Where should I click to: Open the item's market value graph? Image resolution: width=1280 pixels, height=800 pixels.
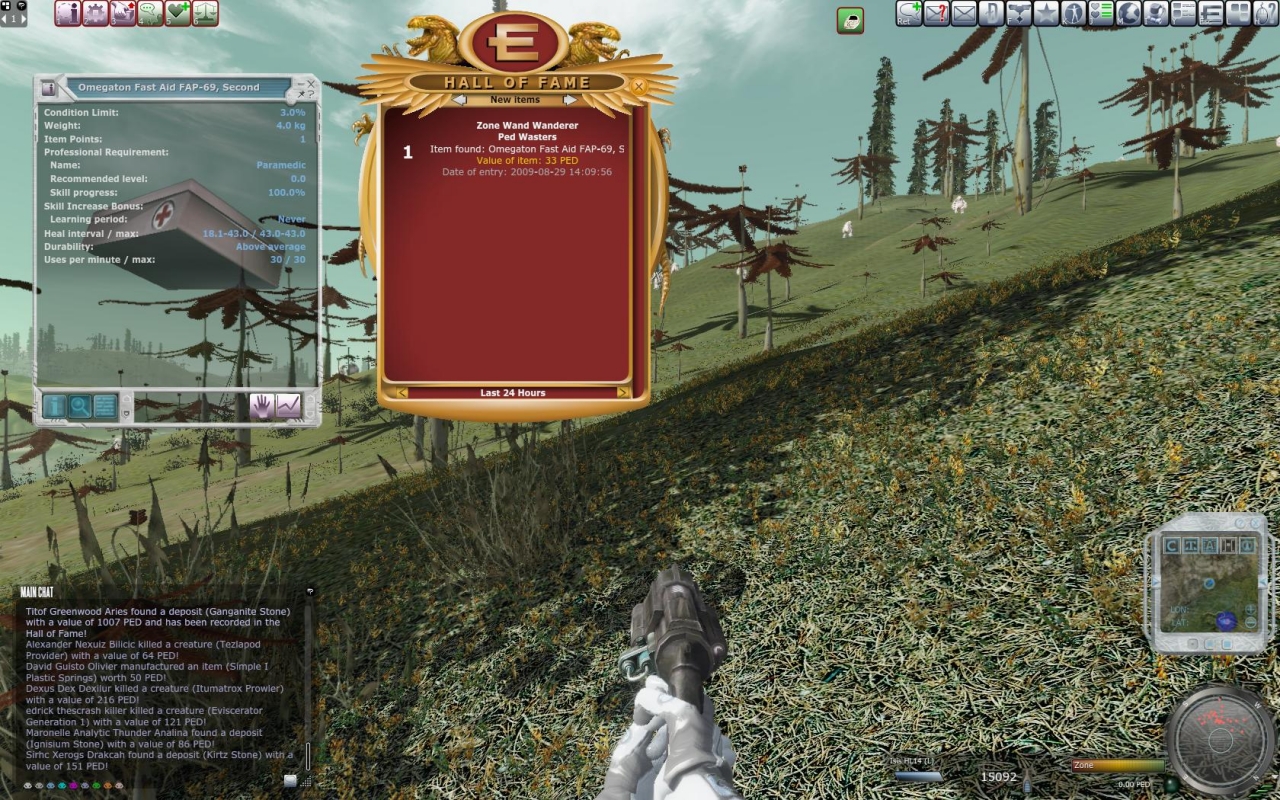pyautogui.click(x=288, y=406)
